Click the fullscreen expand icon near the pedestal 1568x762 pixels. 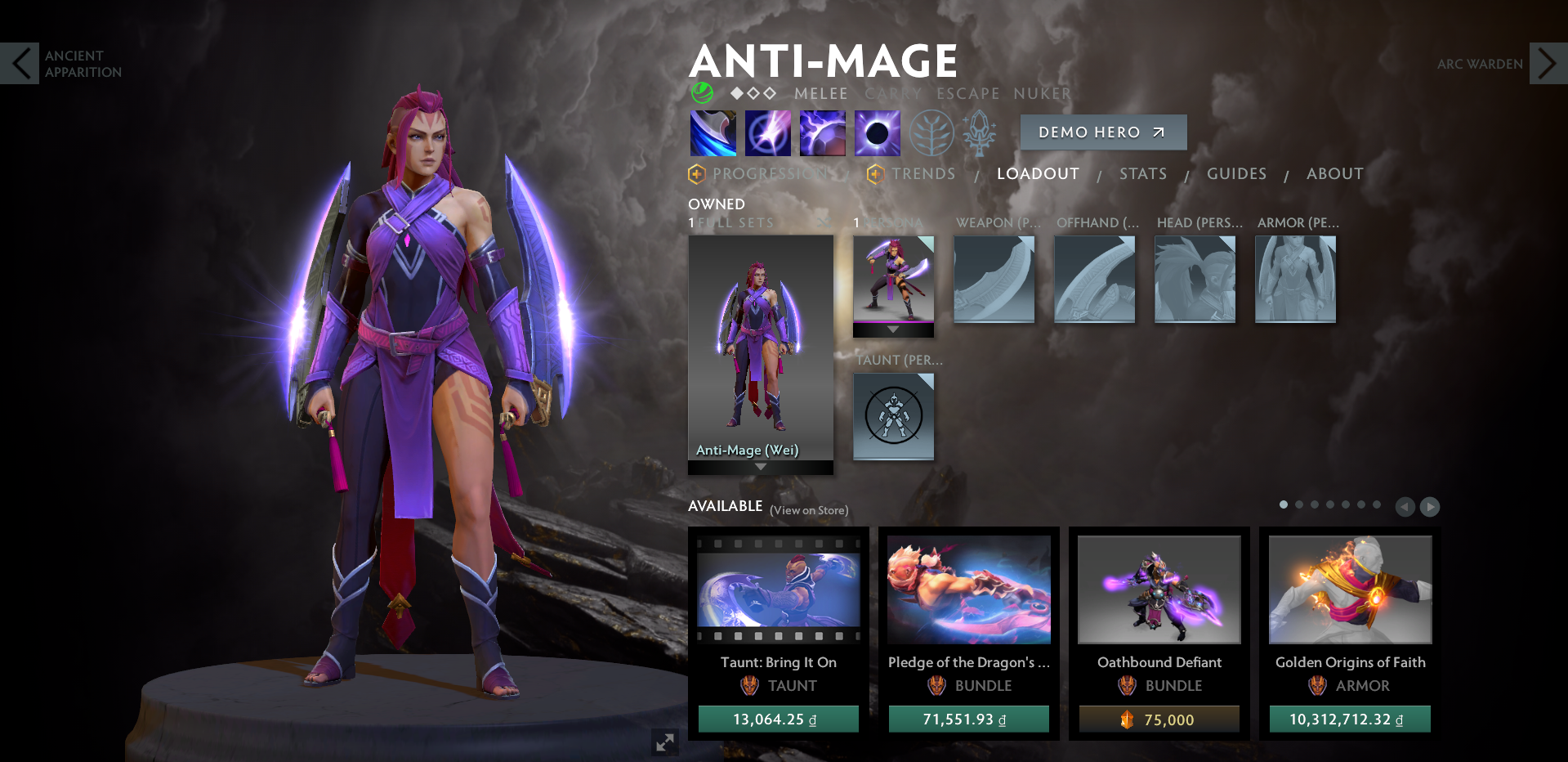pyautogui.click(x=664, y=742)
